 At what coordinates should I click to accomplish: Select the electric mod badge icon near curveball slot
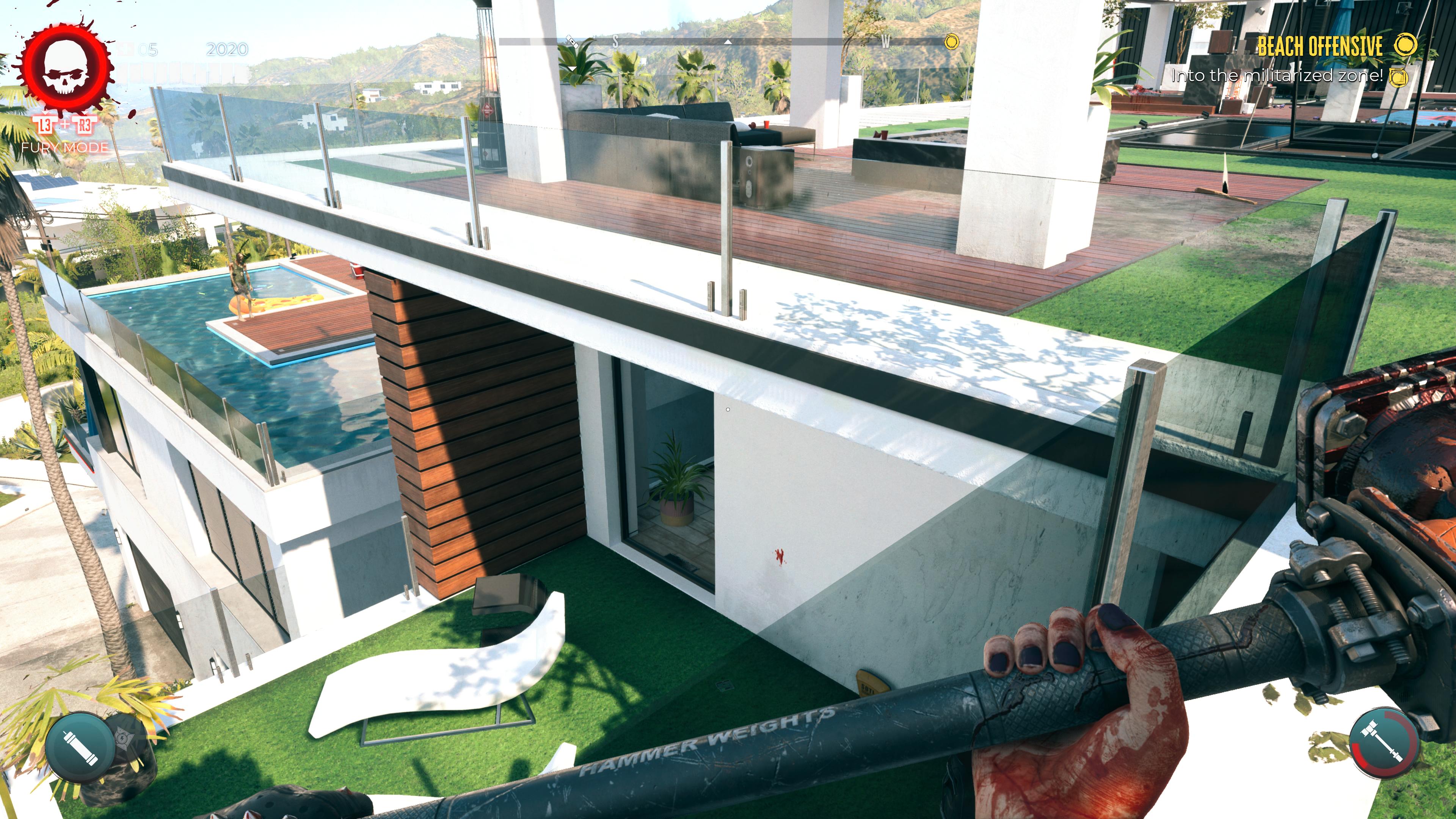pyautogui.click(x=123, y=739)
